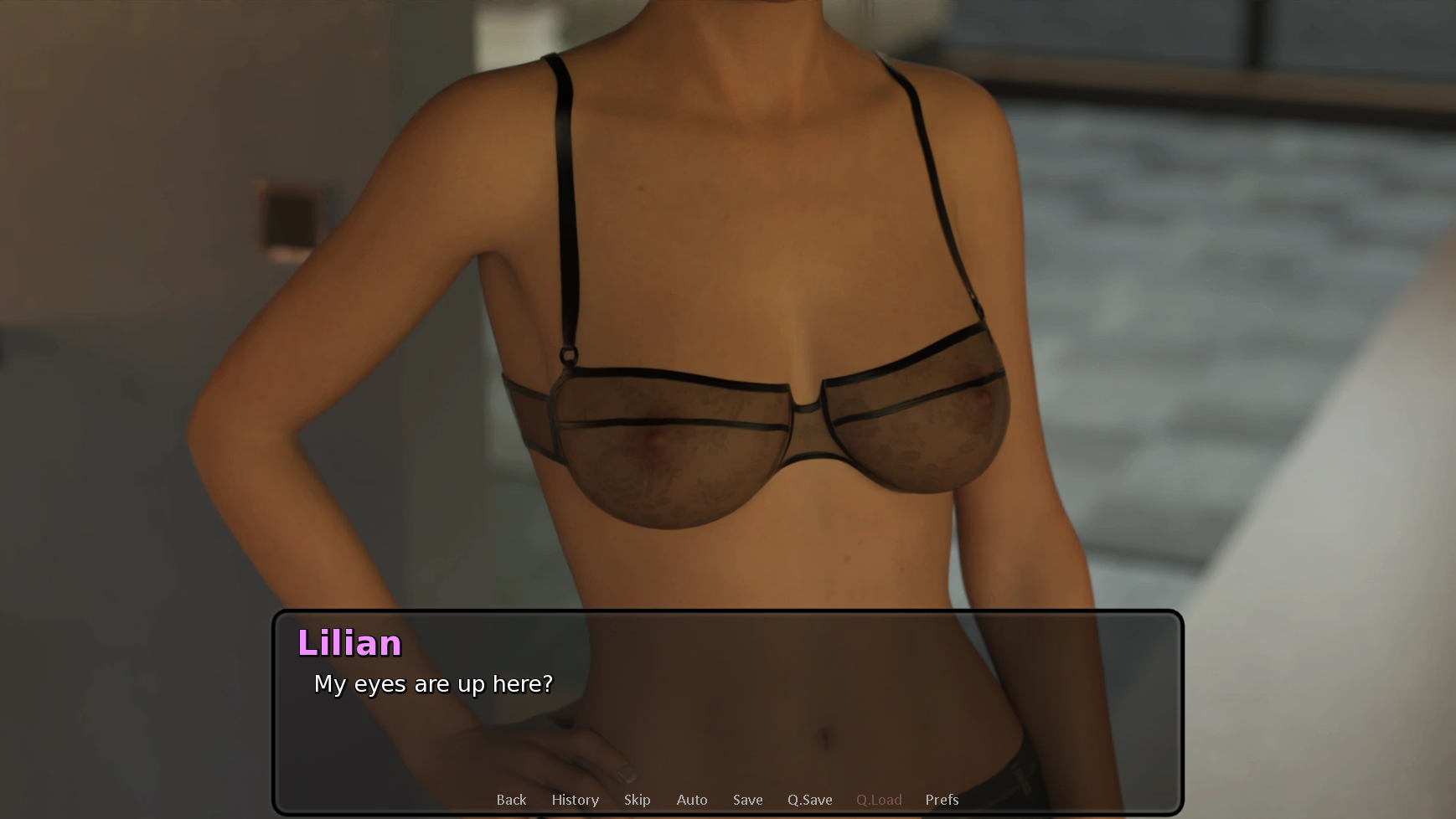Image resolution: width=1456 pixels, height=819 pixels.
Task: Open the dialogue History log
Action: 575,800
